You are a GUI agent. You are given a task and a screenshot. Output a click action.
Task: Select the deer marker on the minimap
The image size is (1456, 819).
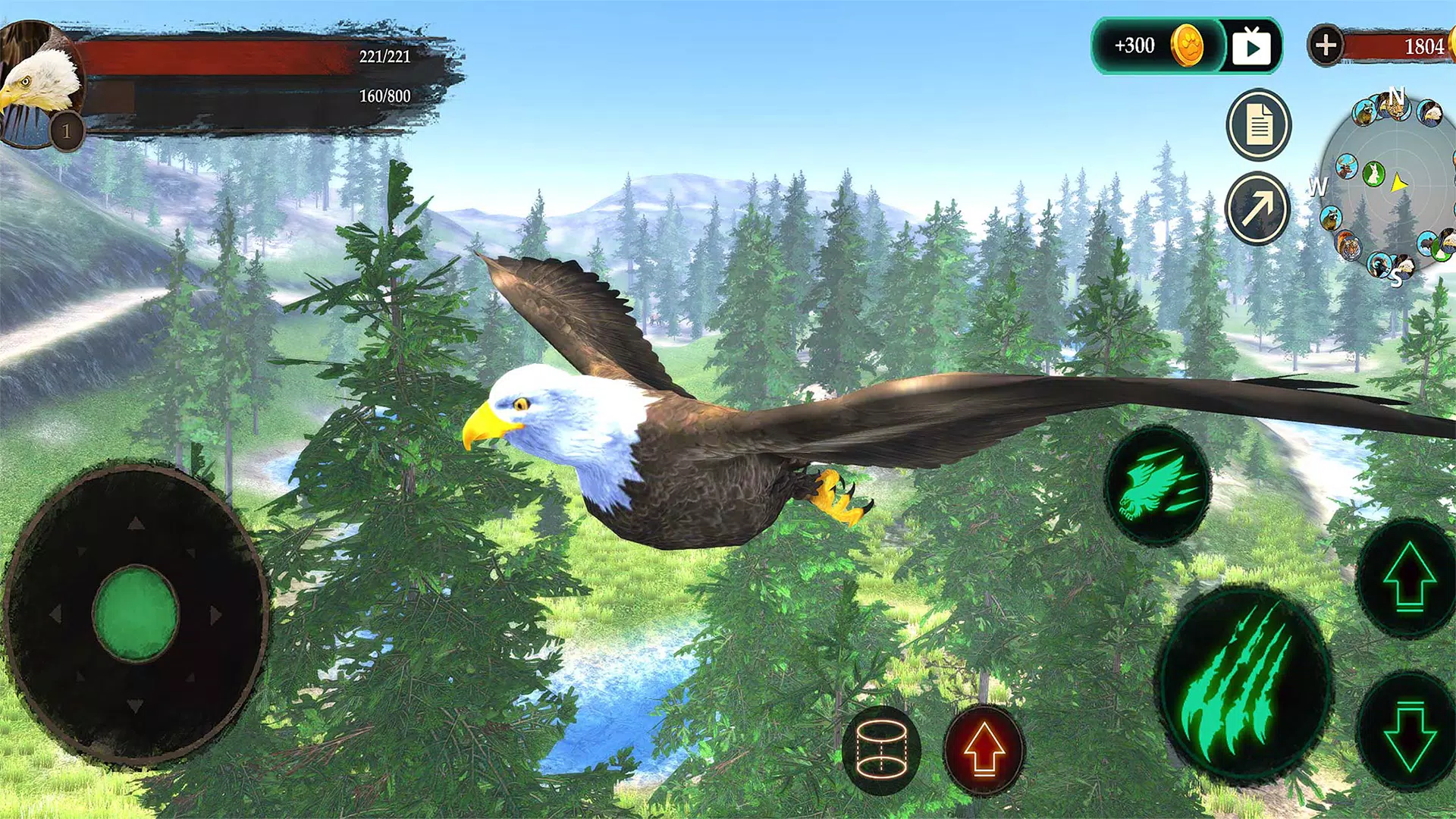pos(1345,167)
